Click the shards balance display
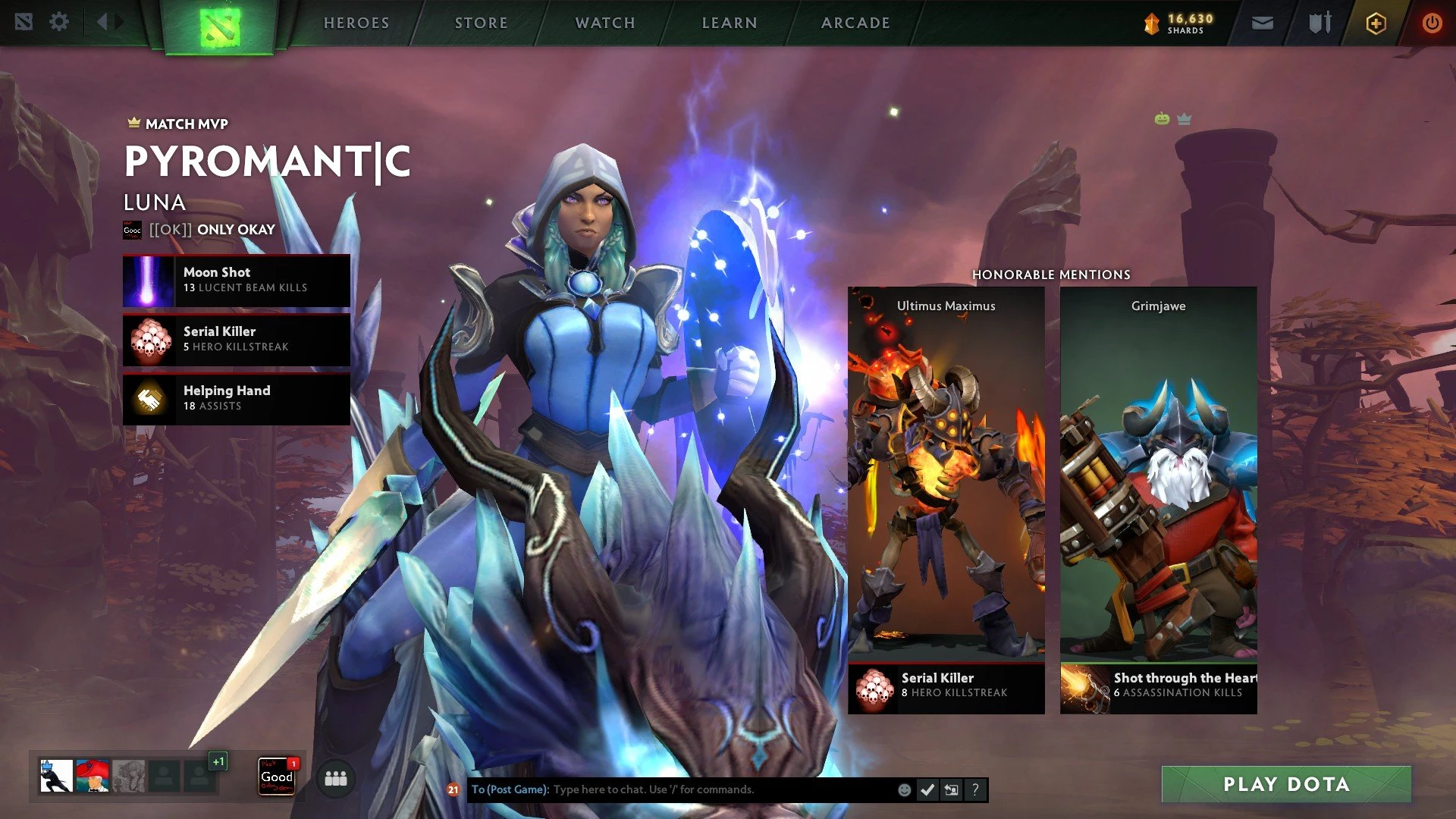The height and width of the screenshot is (819, 1456). coord(1179,24)
